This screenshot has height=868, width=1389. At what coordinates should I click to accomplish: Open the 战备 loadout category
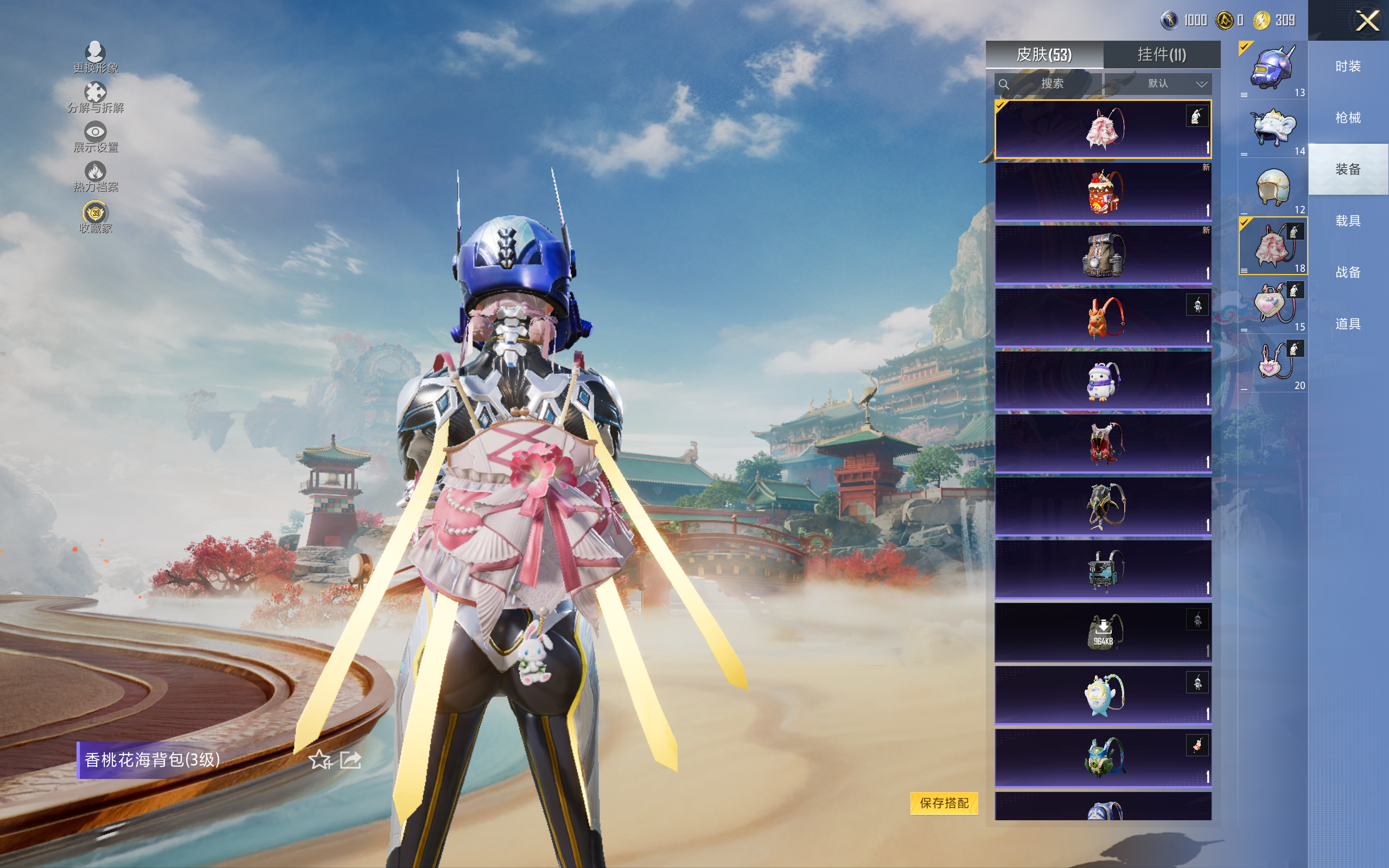coord(1348,272)
